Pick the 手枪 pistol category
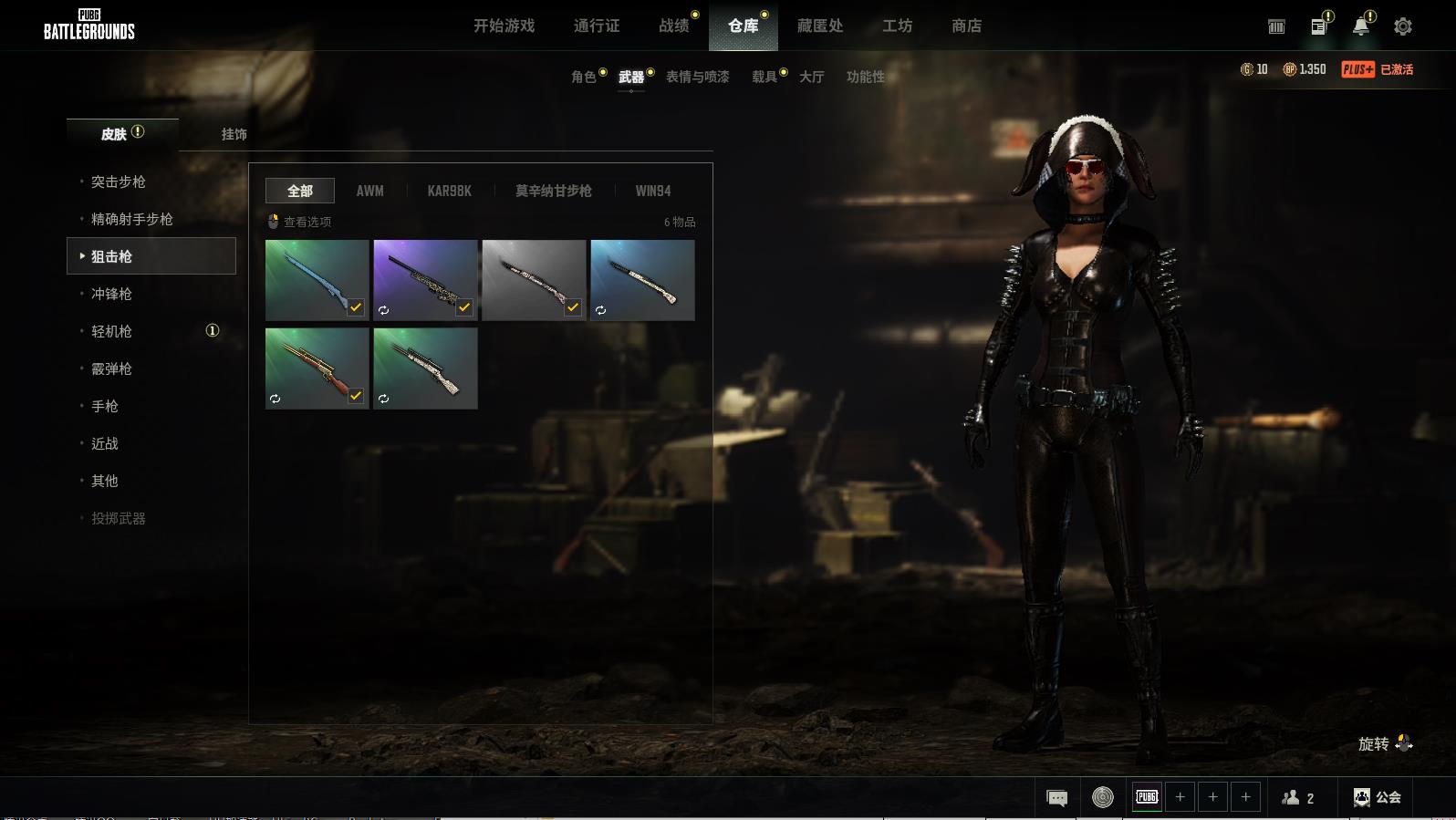The width and height of the screenshot is (1456, 820). [105, 406]
